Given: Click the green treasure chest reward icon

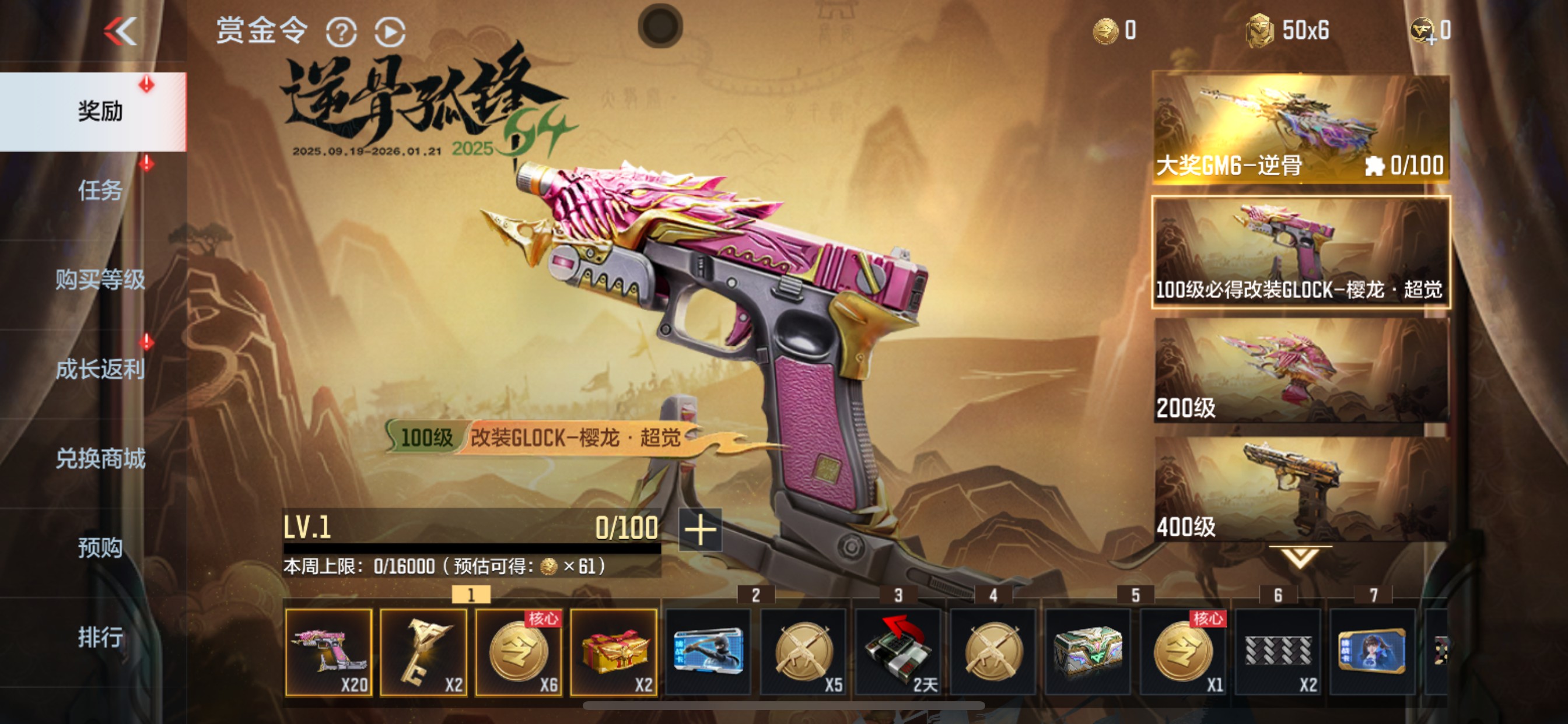Looking at the screenshot, I should click(x=1088, y=652).
